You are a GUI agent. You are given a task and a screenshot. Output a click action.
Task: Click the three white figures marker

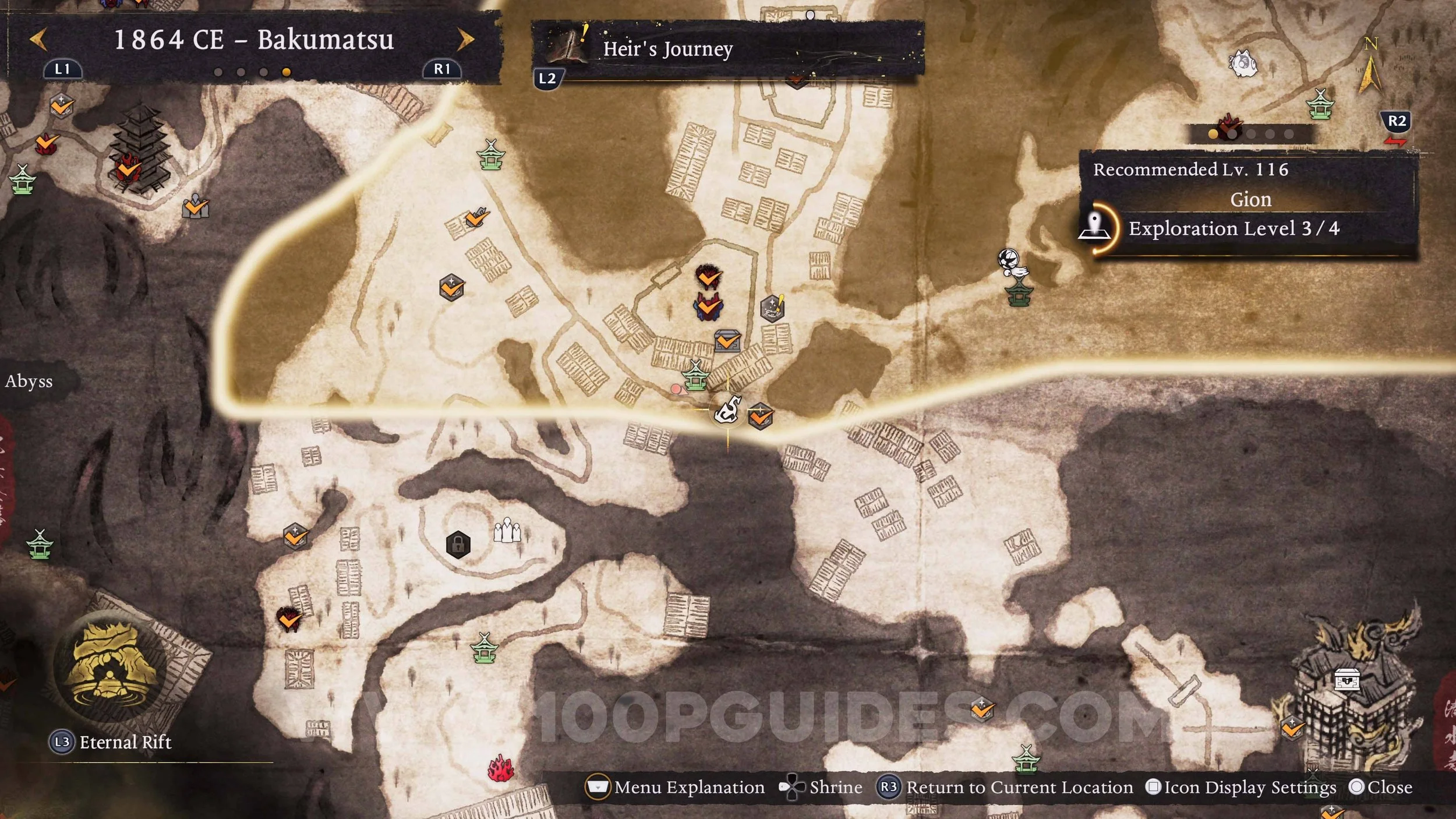tap(507, 530)
